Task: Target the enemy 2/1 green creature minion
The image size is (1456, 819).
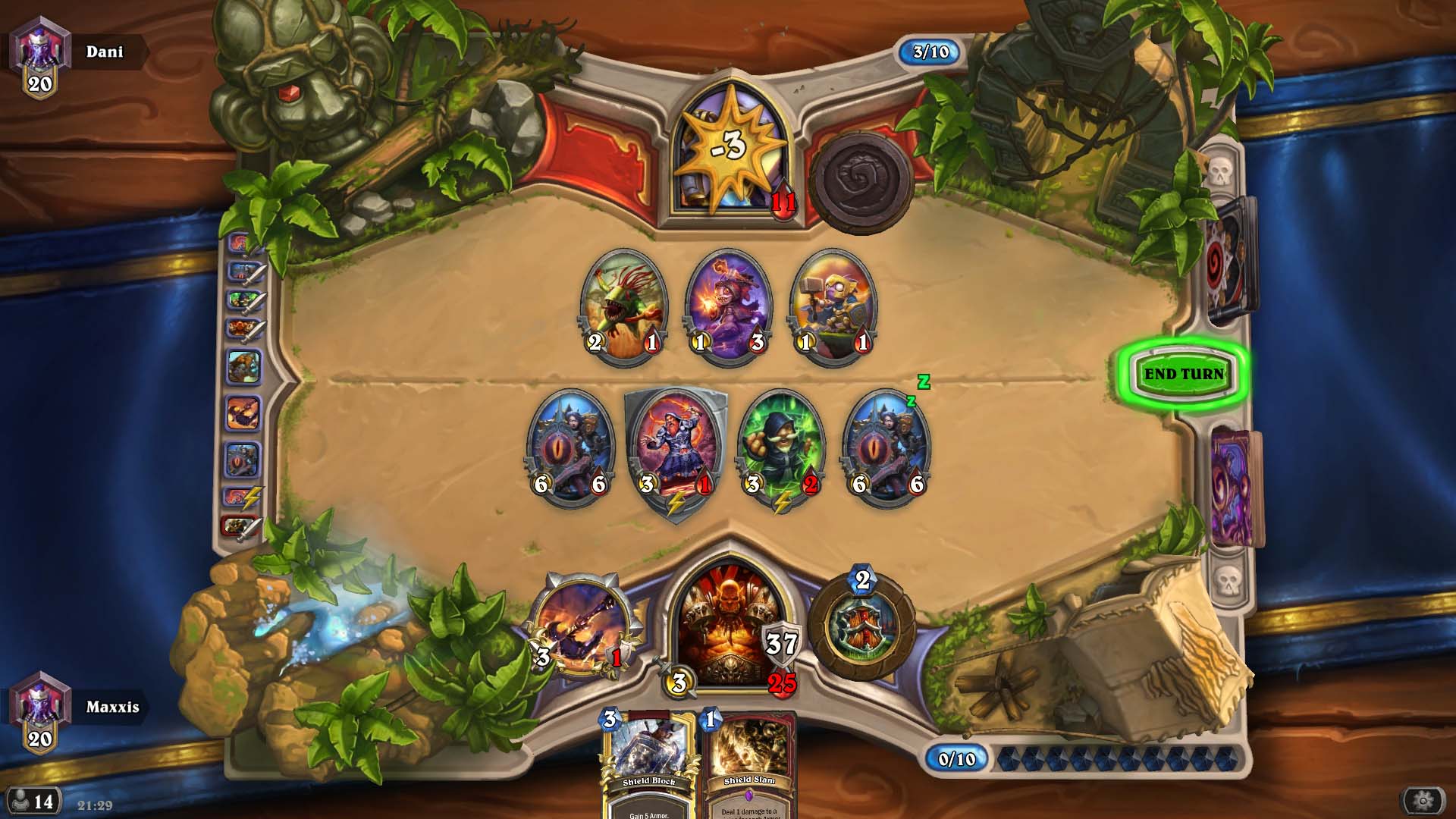Action: (623, 306)
